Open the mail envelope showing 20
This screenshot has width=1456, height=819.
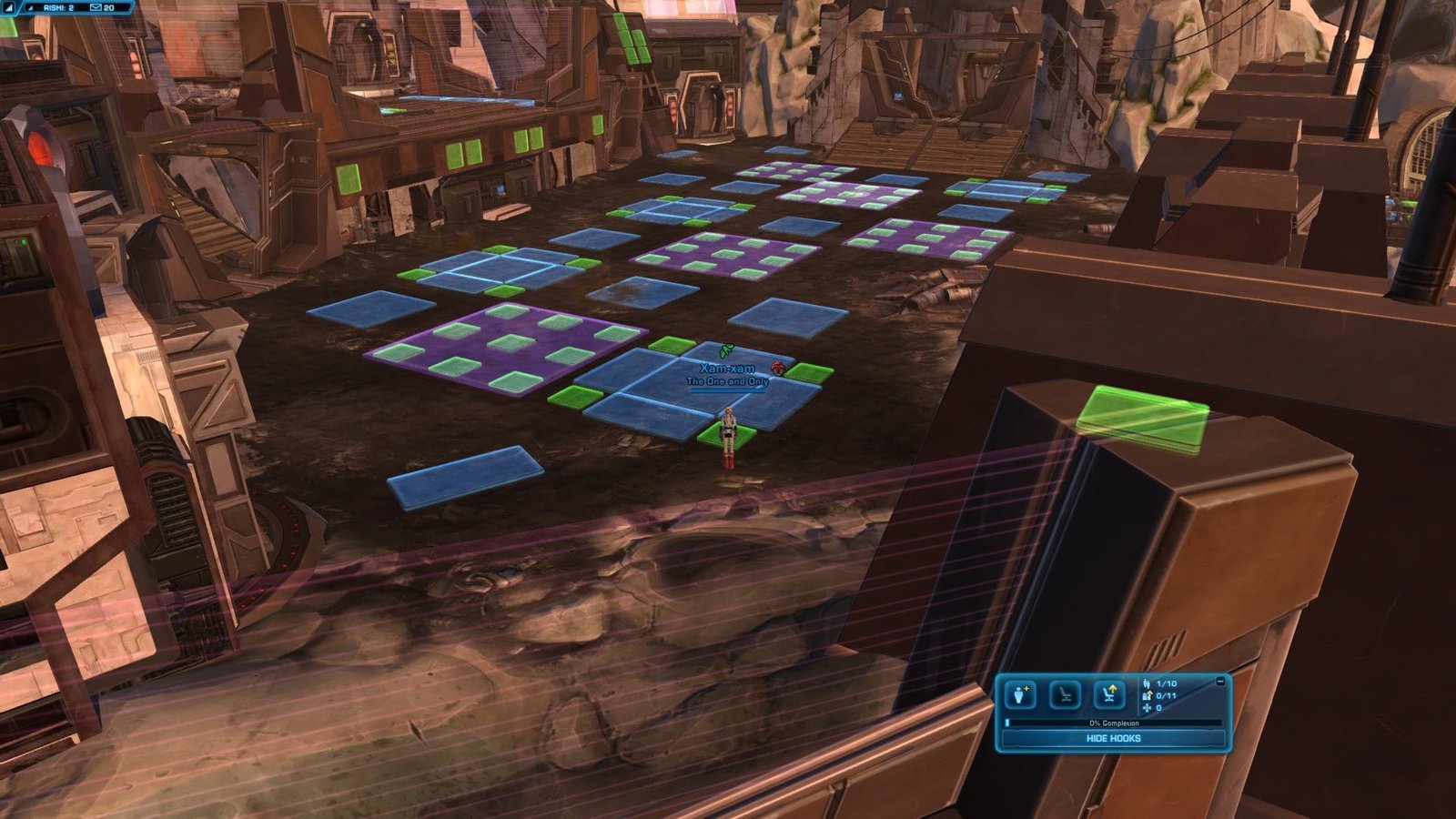click(96, 7)
